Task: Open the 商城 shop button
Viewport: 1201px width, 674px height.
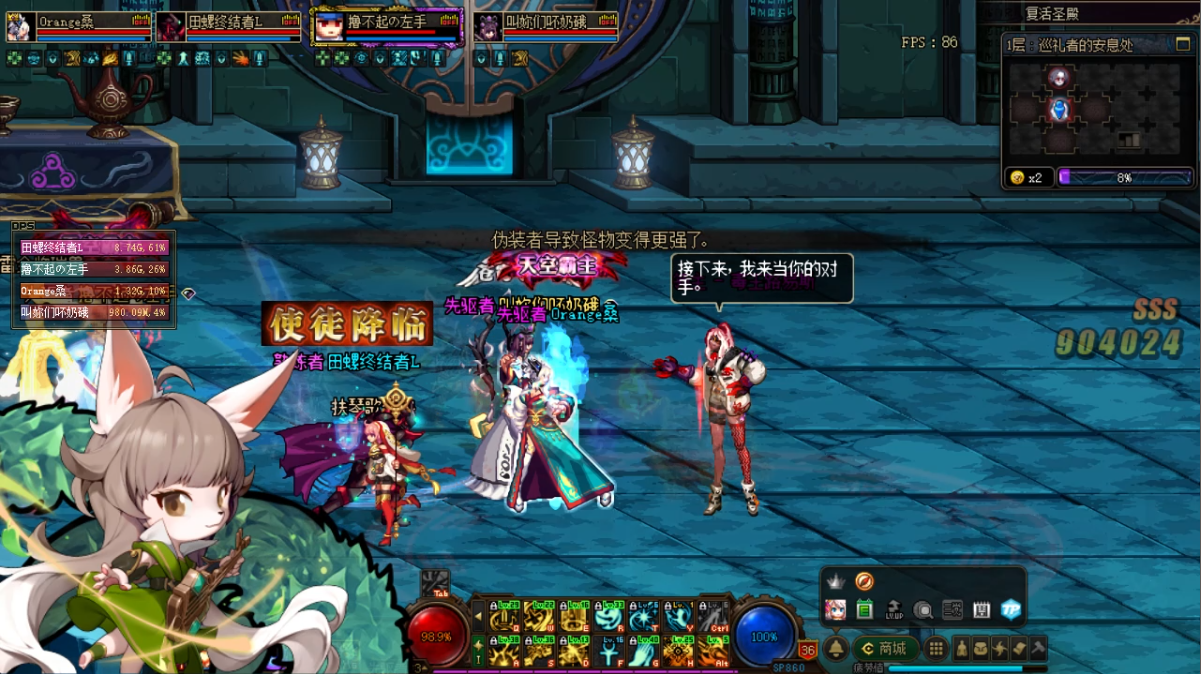Action: 885,649
